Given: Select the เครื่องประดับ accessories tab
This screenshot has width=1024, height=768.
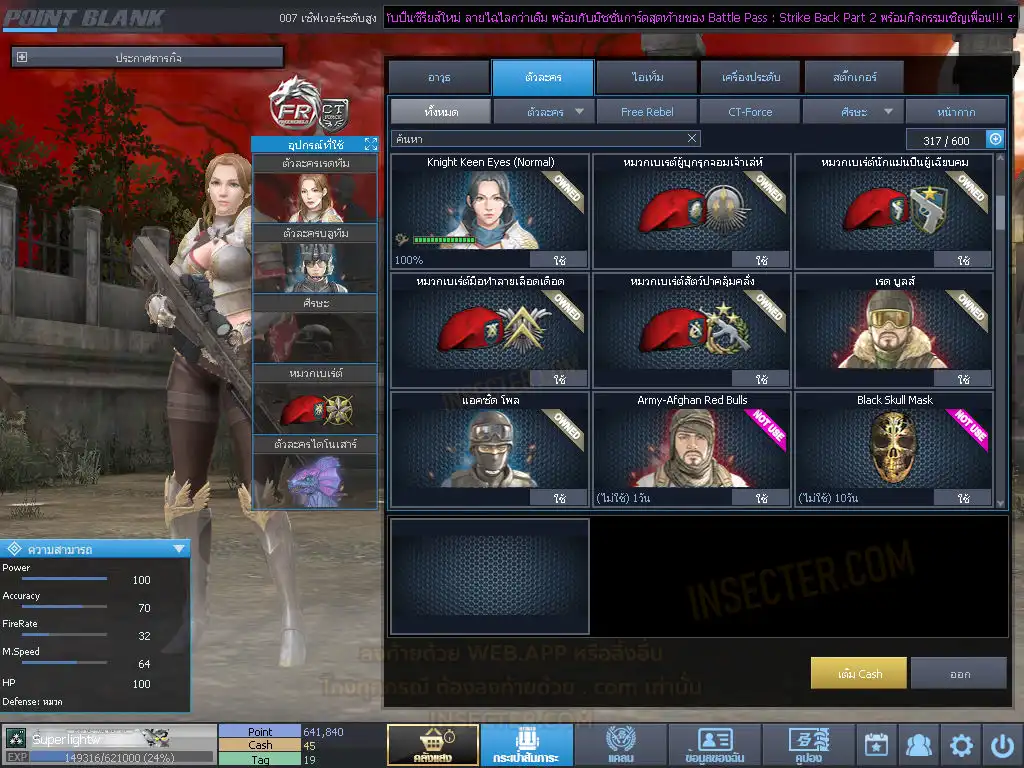Looking at the screenshot, I should click(x=750, y=77).
